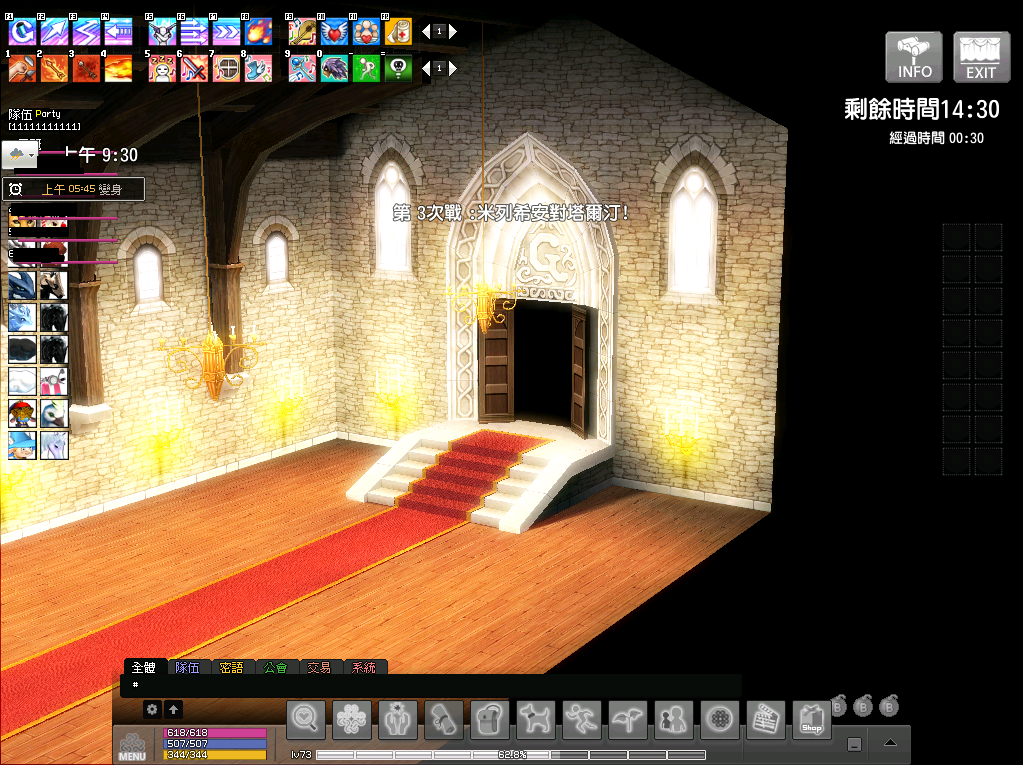The height and width of the screenshot is (765, 1023).
Task: Open chat settings gear button
Action: click(x=152, y=709)
